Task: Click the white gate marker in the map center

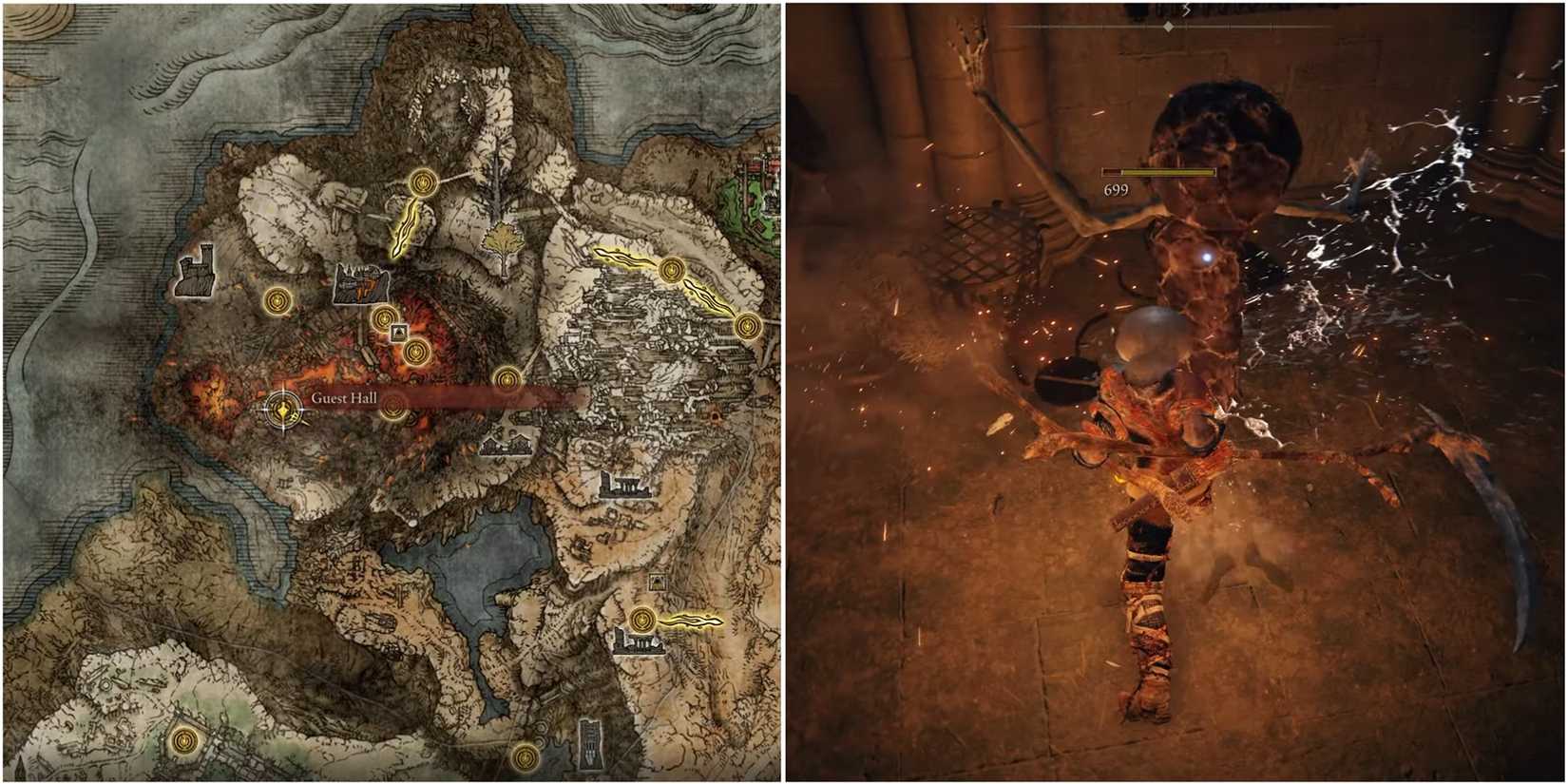Action: pyautogui.click(x=398, y=332)
